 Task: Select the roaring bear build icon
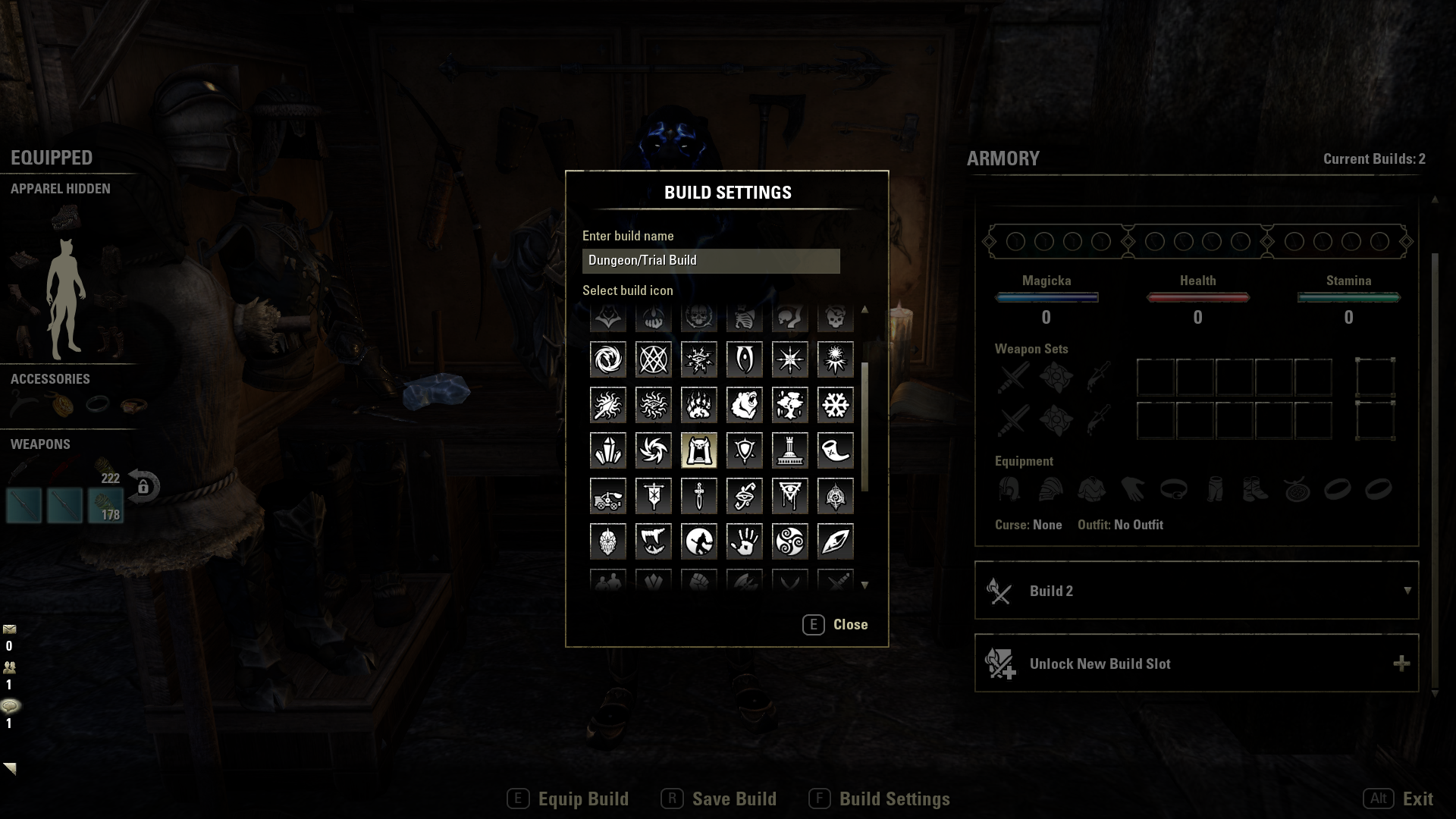pyautogui.click(x=744, y=405)
